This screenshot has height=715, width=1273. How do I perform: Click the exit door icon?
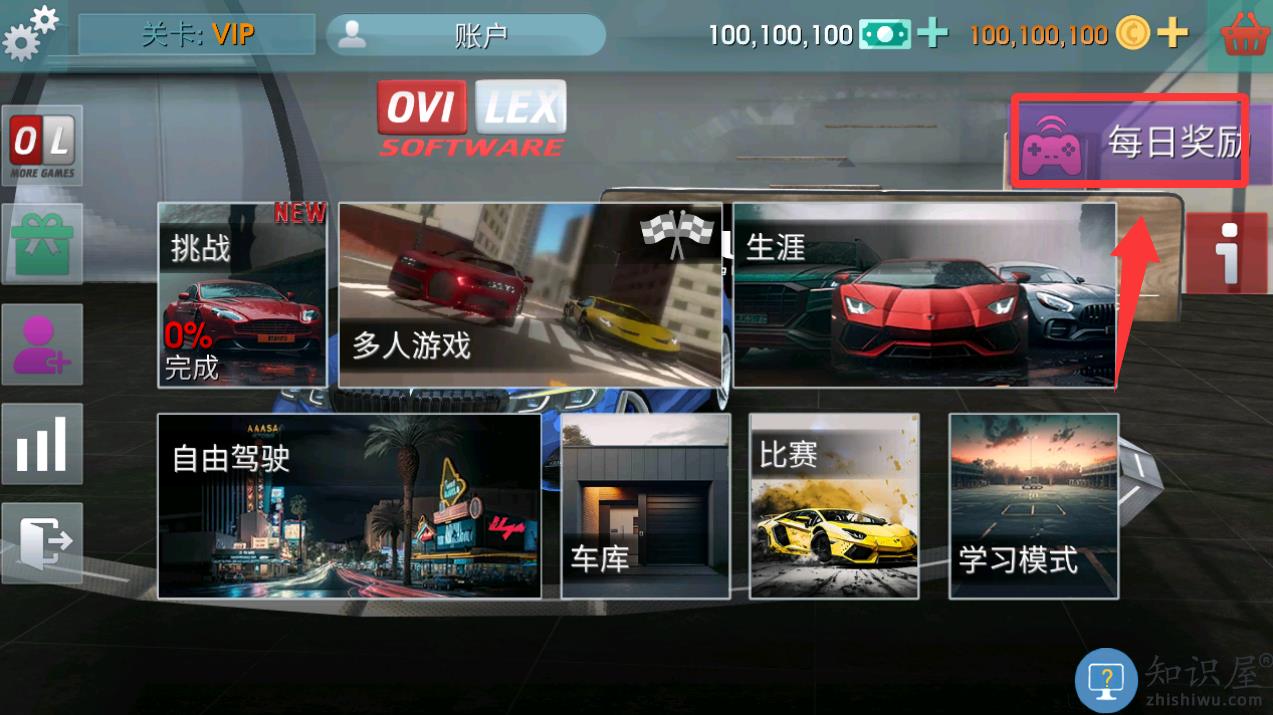(x=42, y=543)
